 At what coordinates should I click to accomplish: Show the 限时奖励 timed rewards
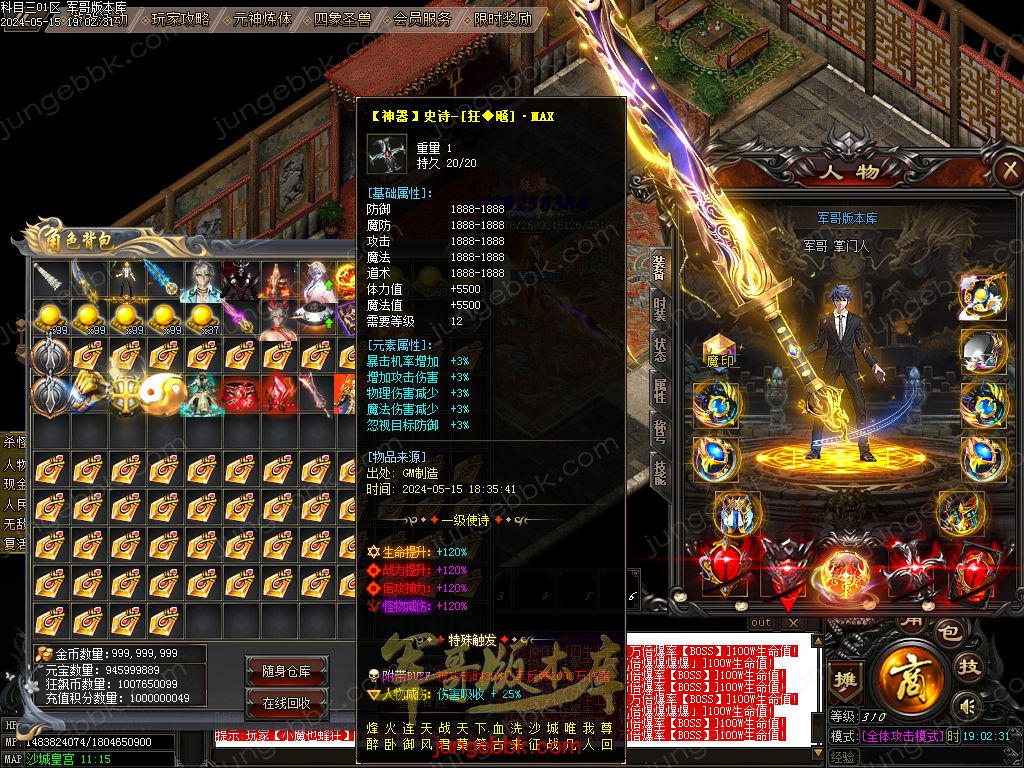tap(502, 18)
